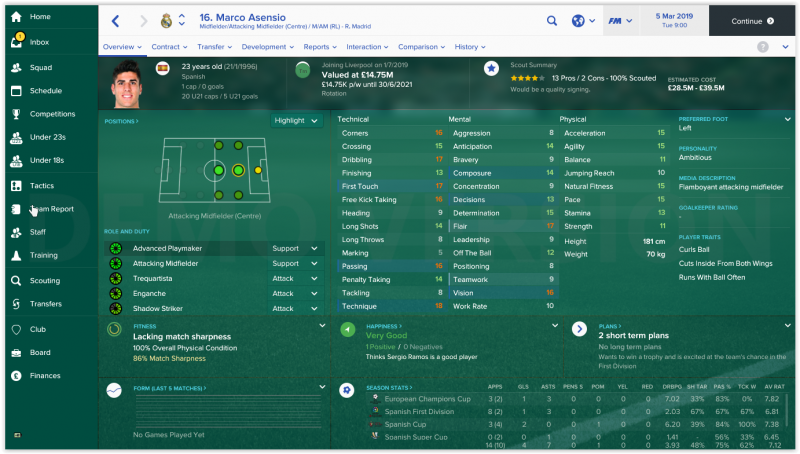Open the Tactics page
800x454 pixels.
(42, 186)
